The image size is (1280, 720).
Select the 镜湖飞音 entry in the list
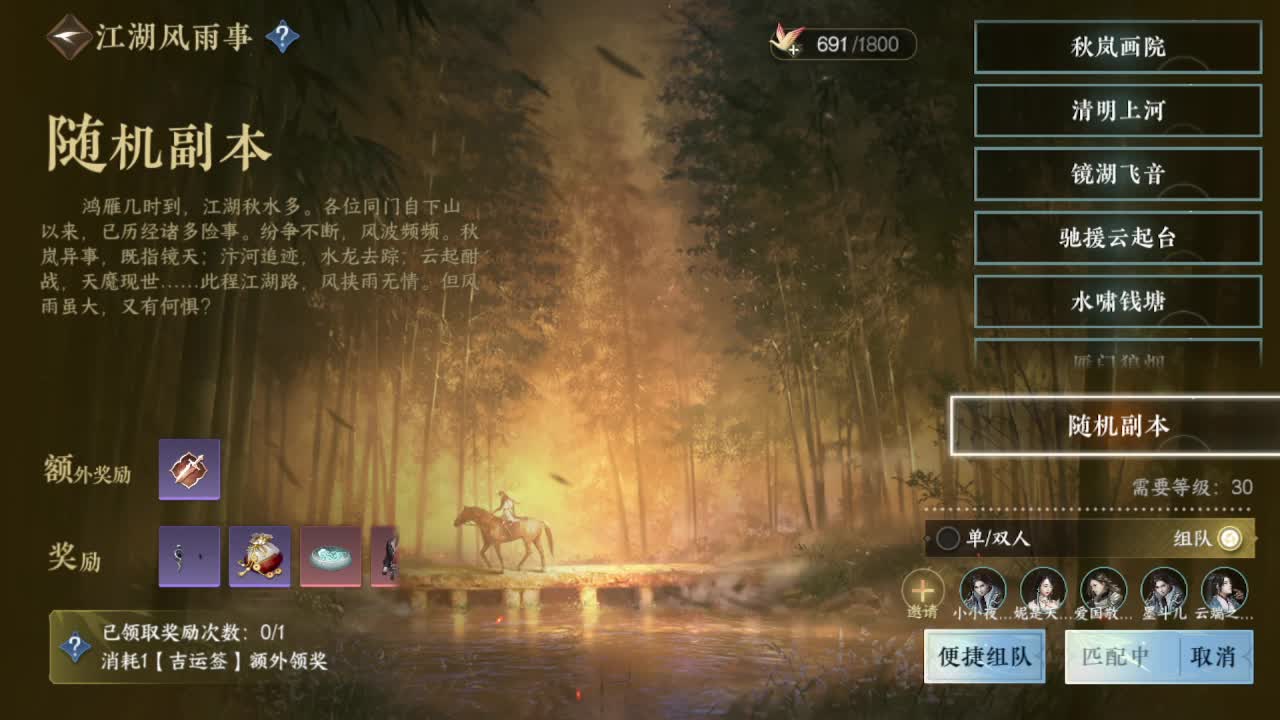coord(1117,173)
